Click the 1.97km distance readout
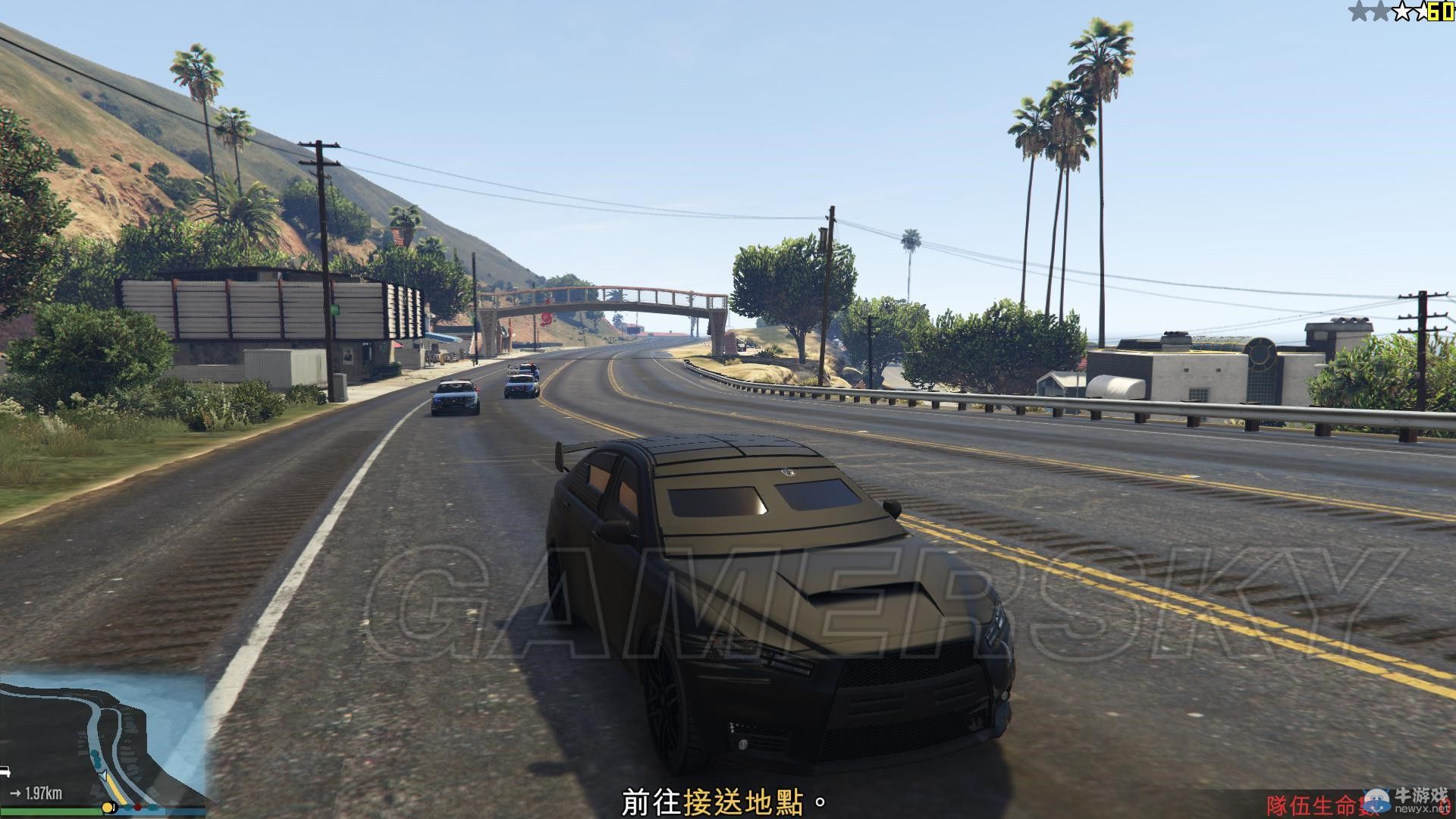1456x819 pixels. click(x=43, y=794)
